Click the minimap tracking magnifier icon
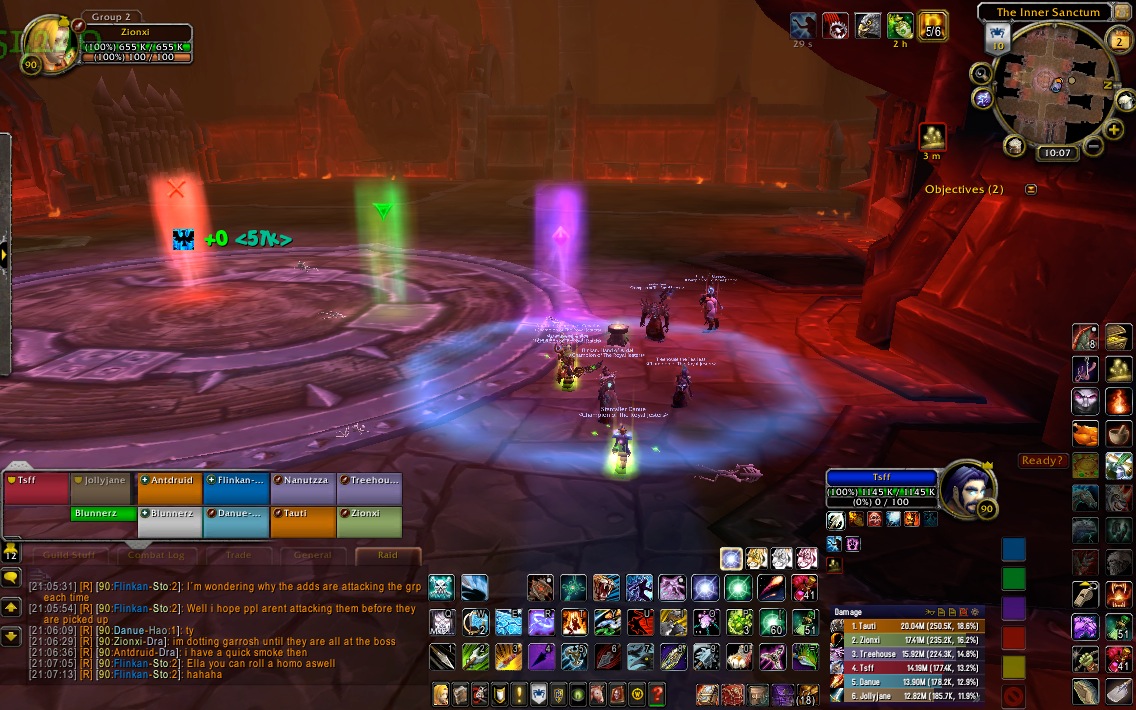This screenshot has height=710, width=1136. pyautogui.click(x=981, y=73)
